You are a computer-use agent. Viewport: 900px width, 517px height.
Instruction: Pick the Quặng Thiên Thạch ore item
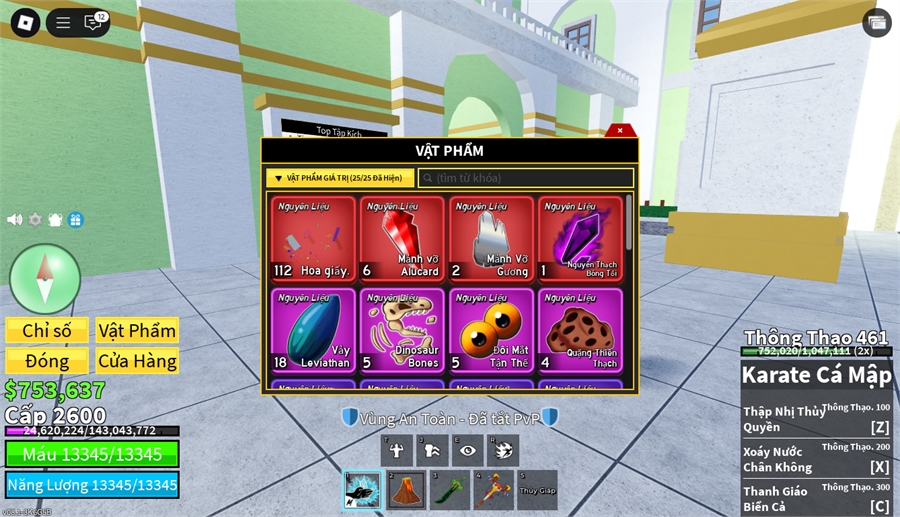(x=580, y=330)
